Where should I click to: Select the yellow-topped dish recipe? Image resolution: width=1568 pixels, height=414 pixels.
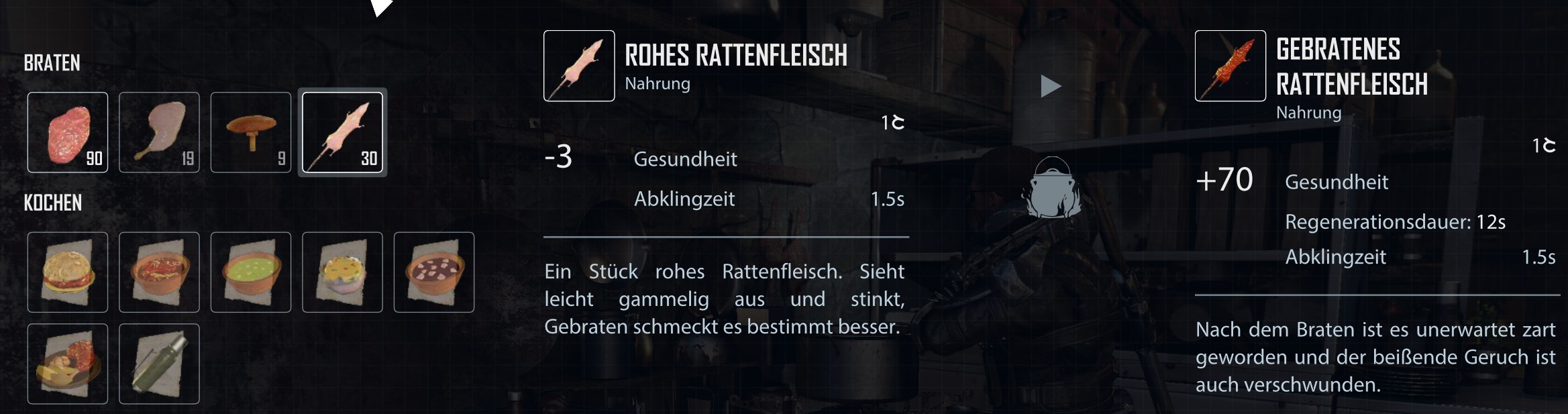pyautogui.click(x=342, y=272)
